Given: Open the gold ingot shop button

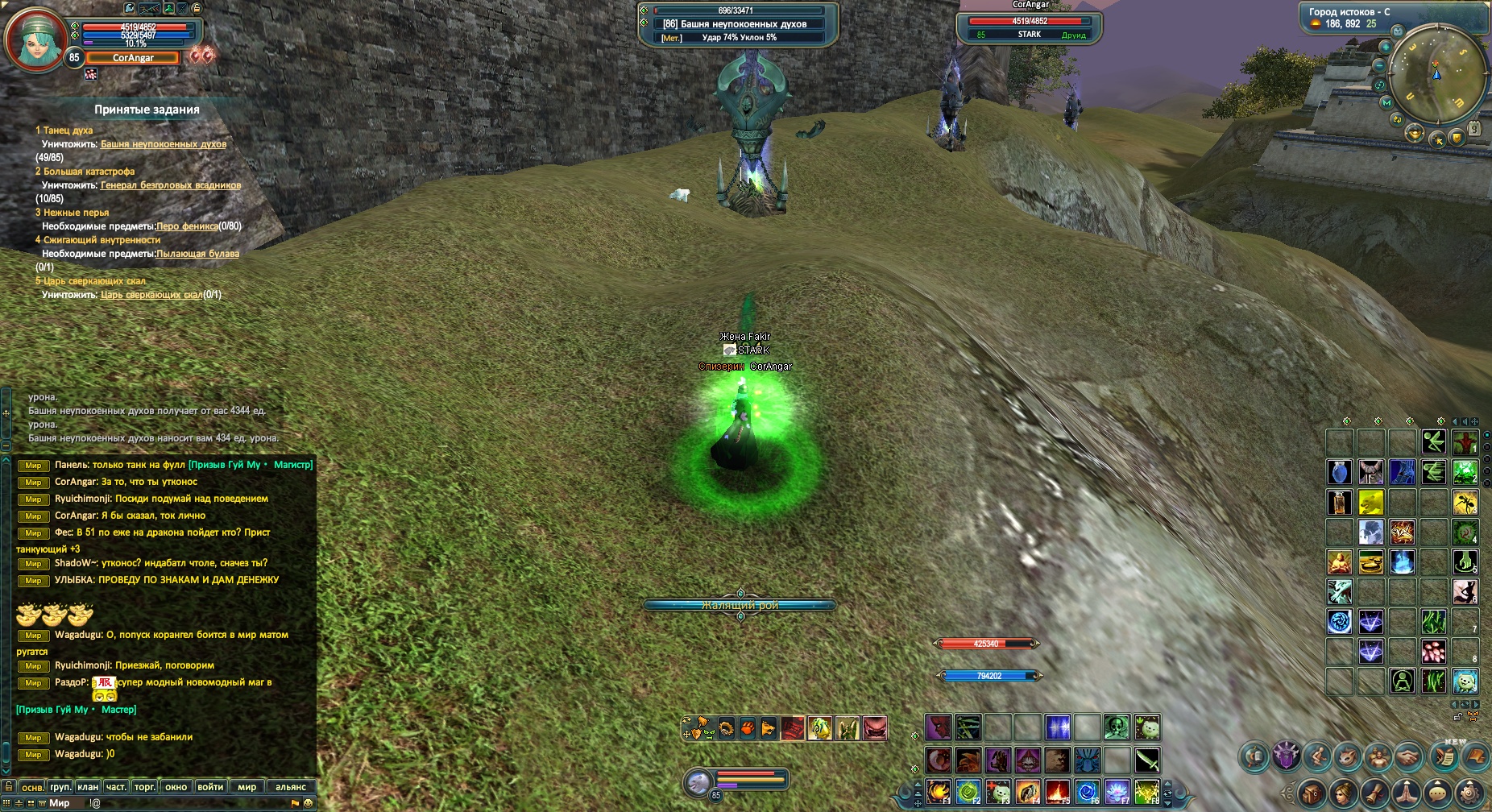Looking at the screenshot, I should 1415,134.
